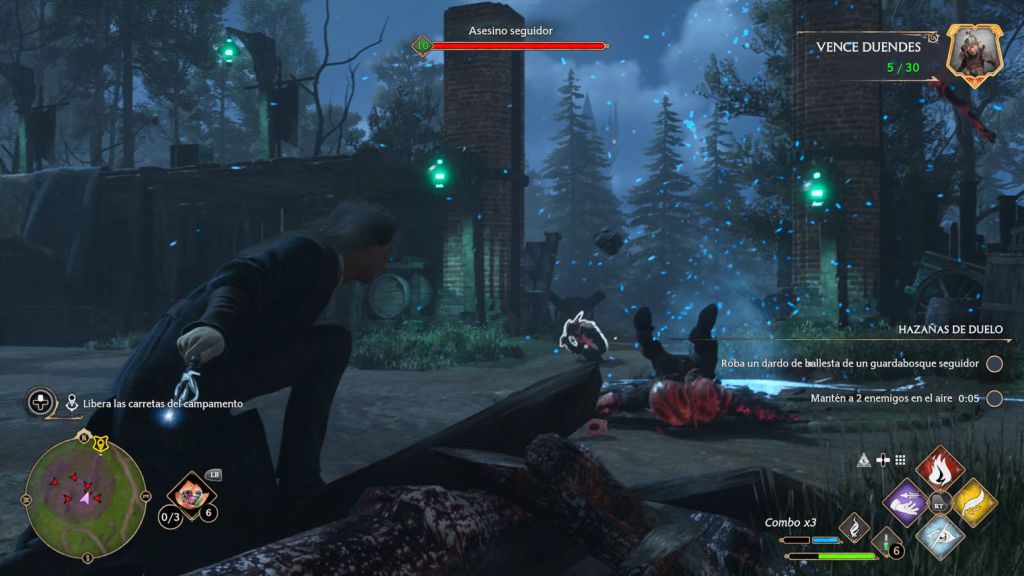Use the light-blue crossed-eye spell
1024x576 pixels.
click(940, 534)
